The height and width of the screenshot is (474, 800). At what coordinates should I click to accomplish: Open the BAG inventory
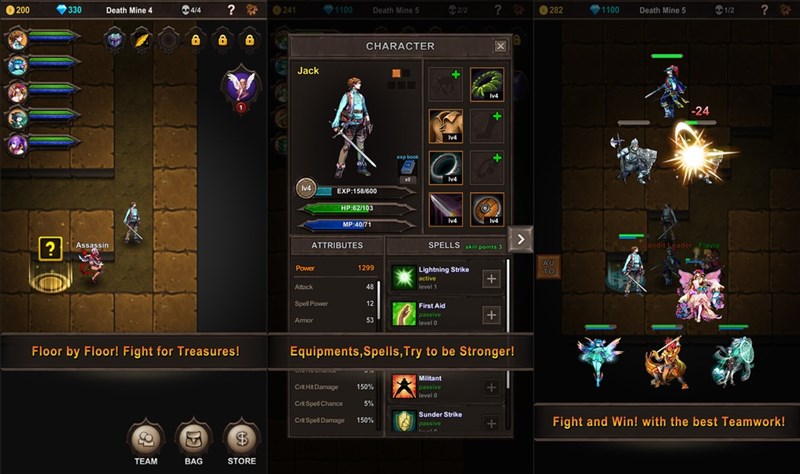[194, 438]
